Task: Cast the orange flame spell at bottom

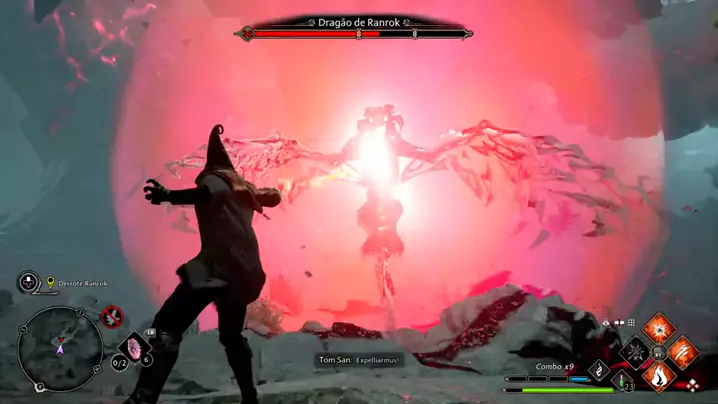Action: (659, 376)
